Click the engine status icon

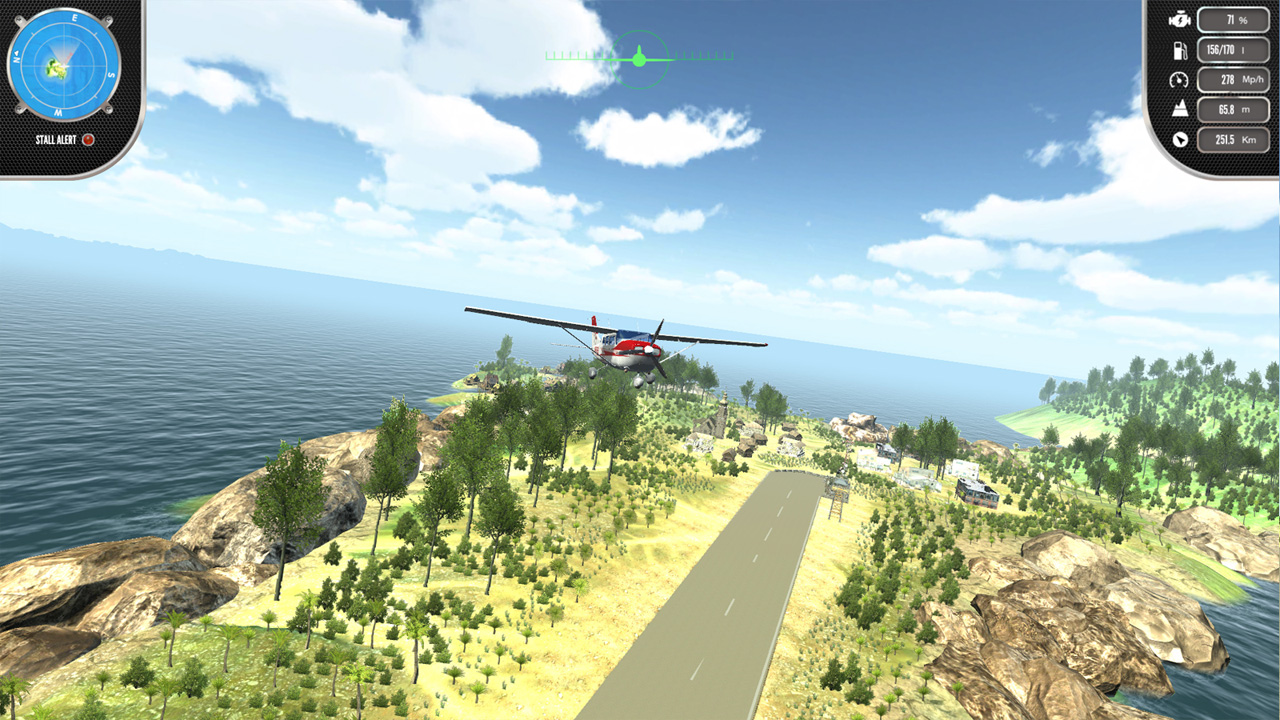pos(1179,17)
